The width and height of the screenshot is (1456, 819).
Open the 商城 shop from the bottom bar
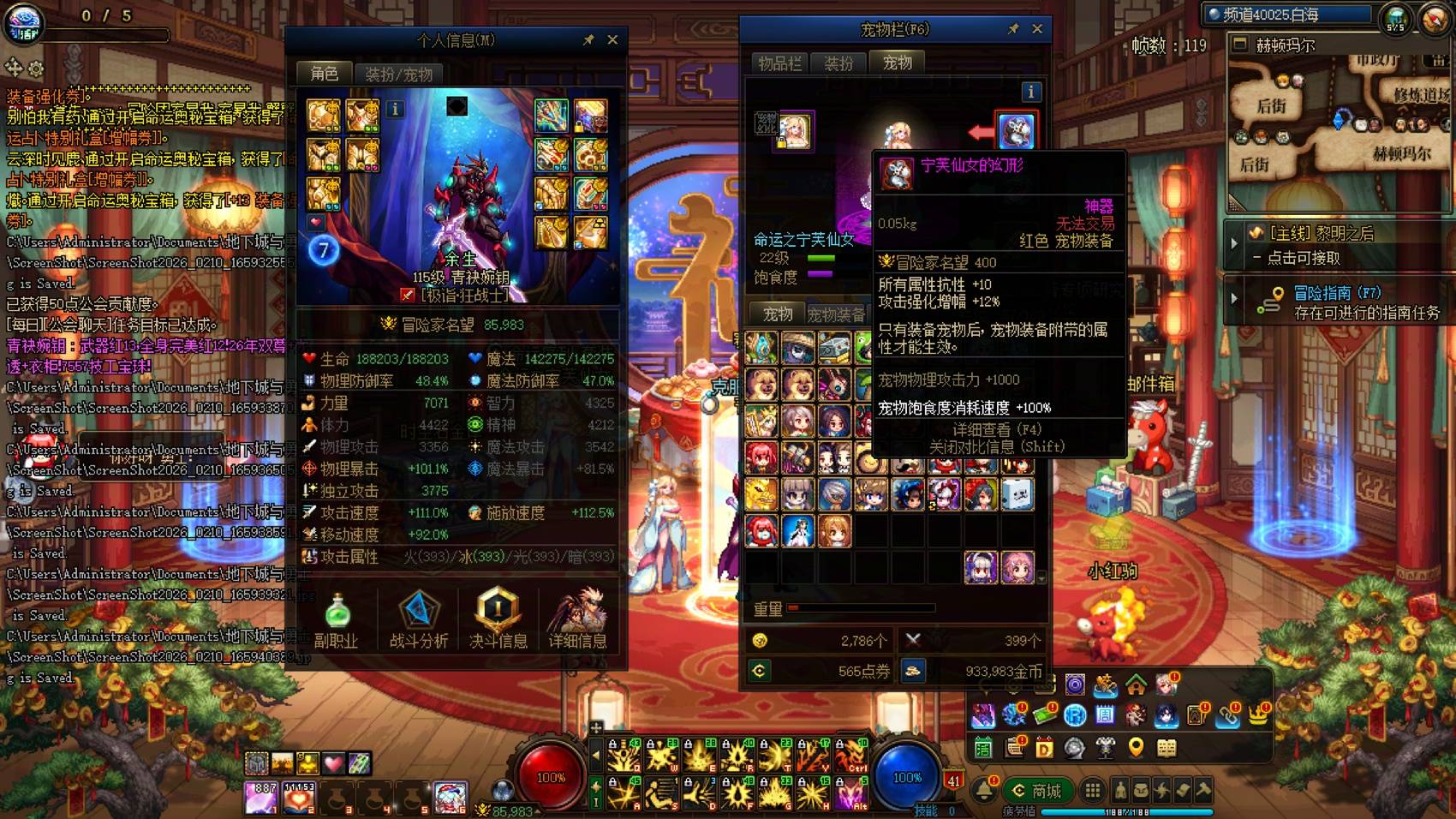[x=1038, y=791]
